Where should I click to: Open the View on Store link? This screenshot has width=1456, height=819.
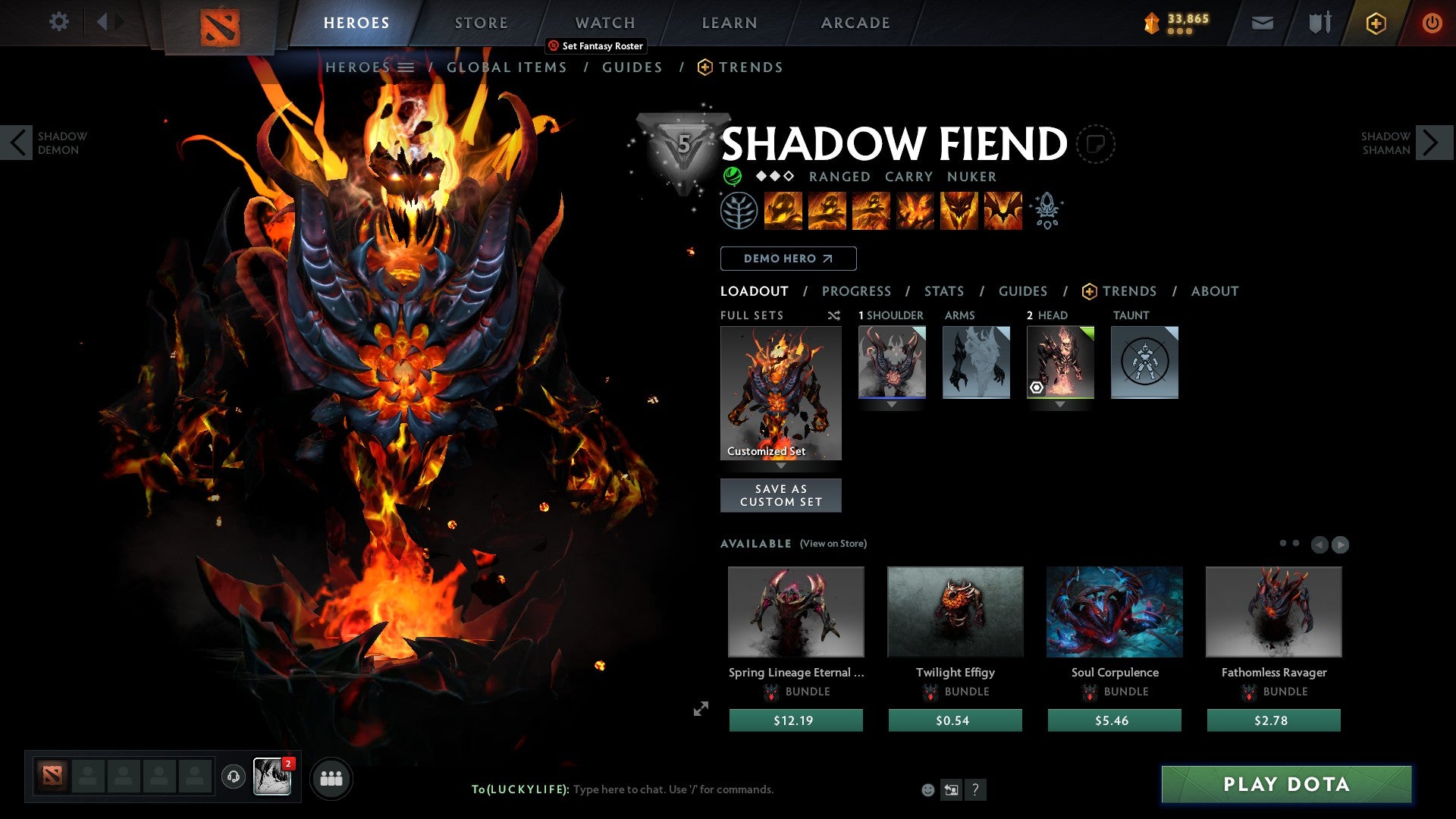[x=833, y=544]
